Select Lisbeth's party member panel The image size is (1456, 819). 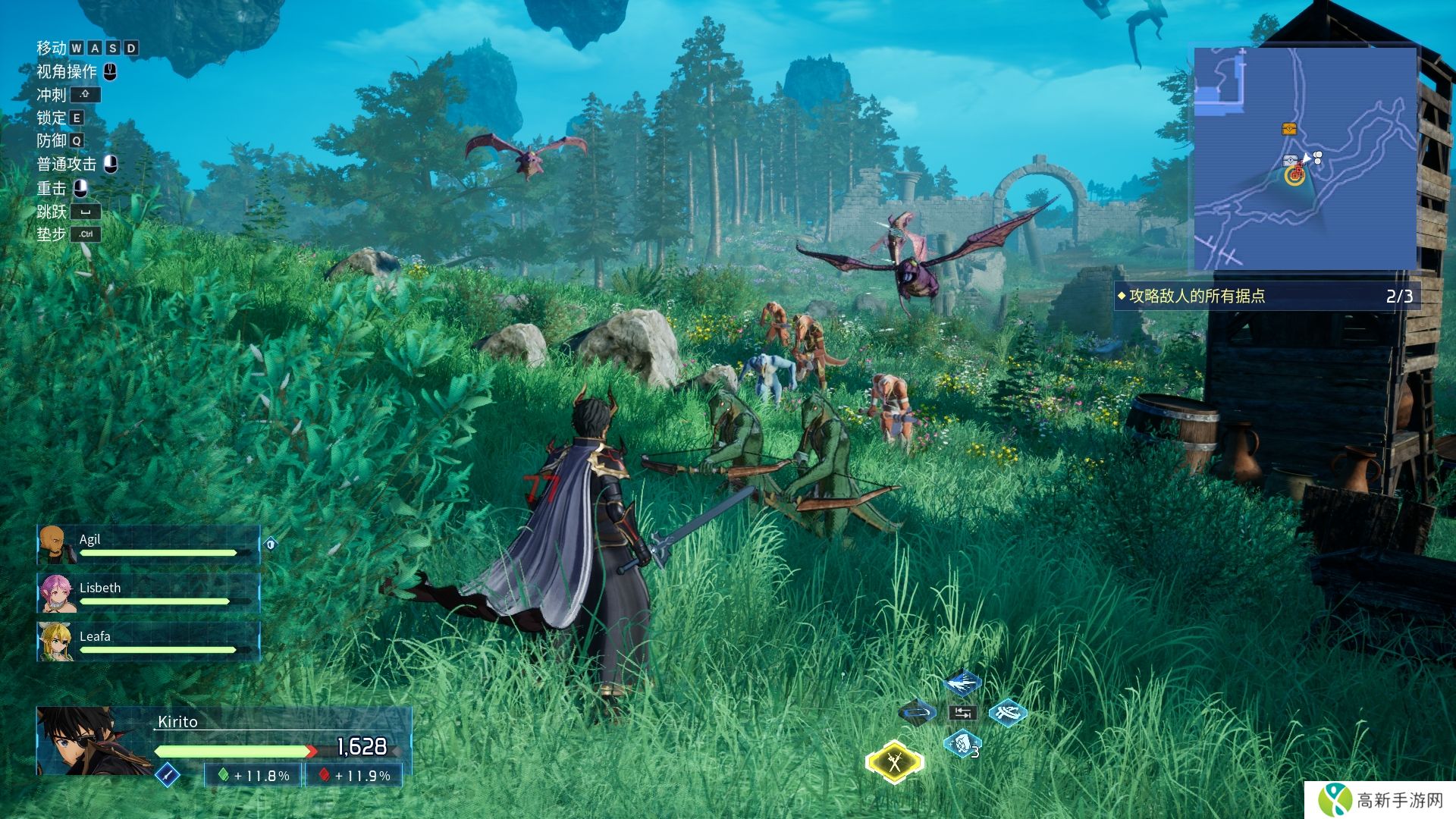149,593
